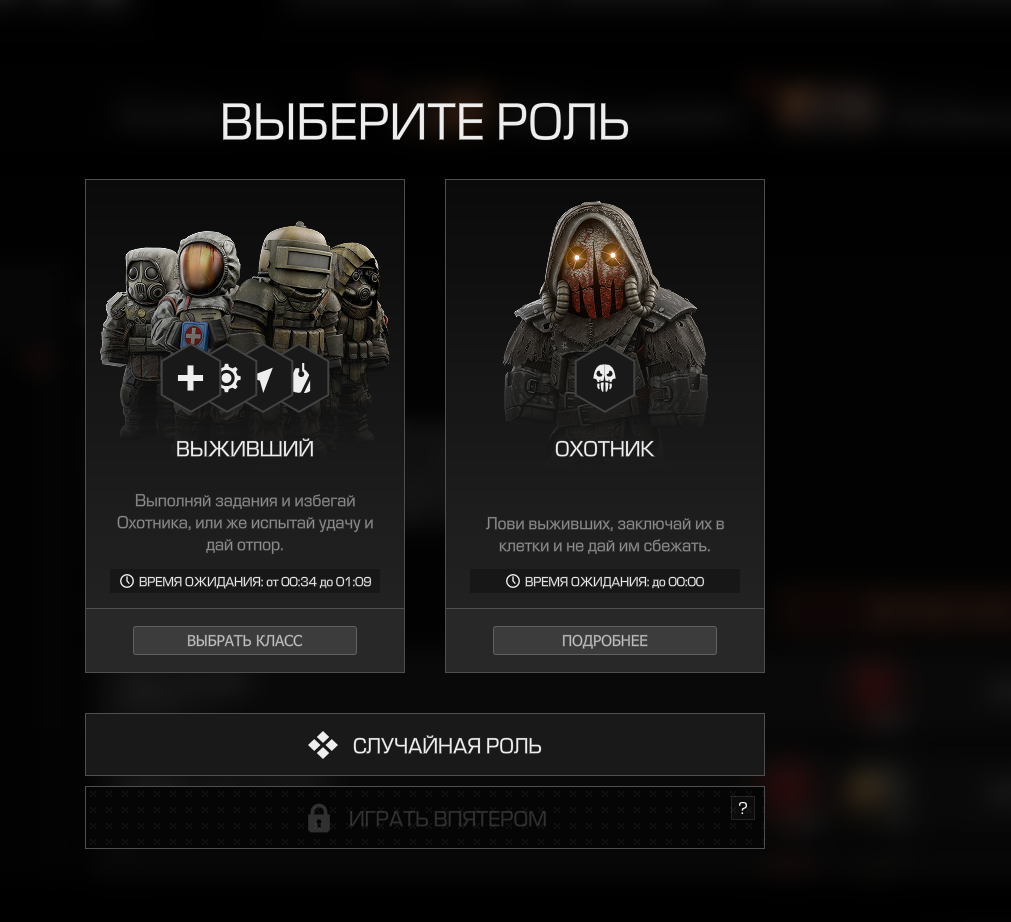Choose the СЛУЧАЙНАЯ РОЛЬ option
Screen dimensions: 1011x922
(x=425, y=745)
